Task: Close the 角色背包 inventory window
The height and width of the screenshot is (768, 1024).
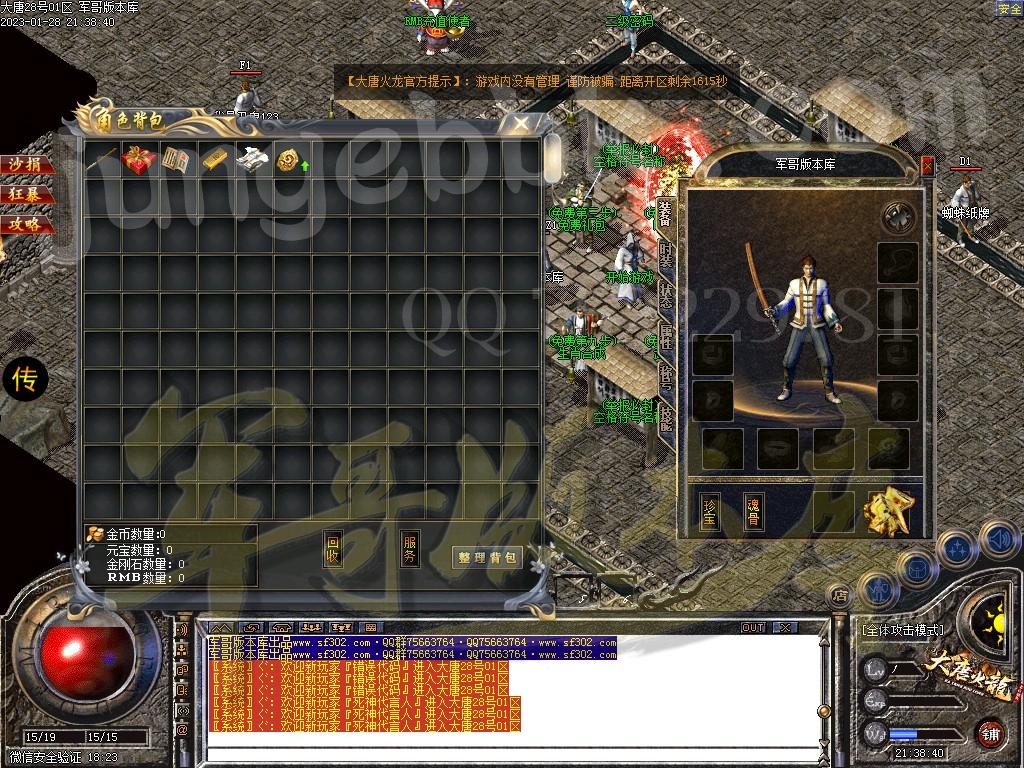Action: (521, 123)
